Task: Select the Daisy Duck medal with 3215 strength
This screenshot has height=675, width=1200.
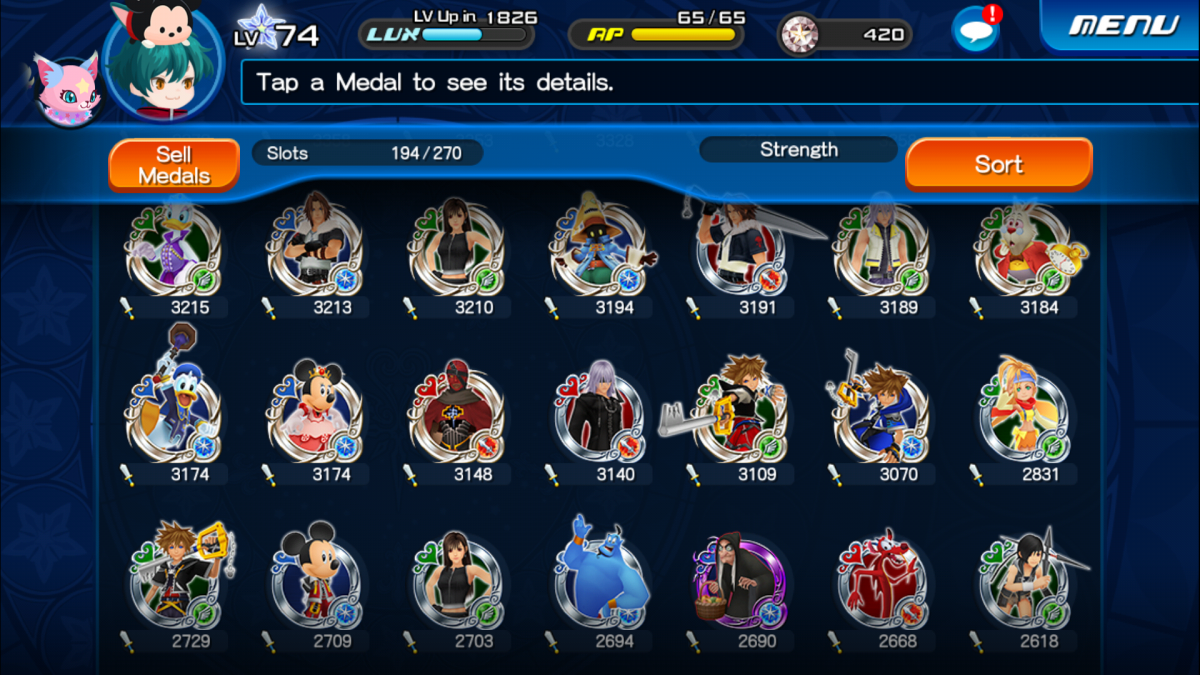Action: tap(173, 252)
